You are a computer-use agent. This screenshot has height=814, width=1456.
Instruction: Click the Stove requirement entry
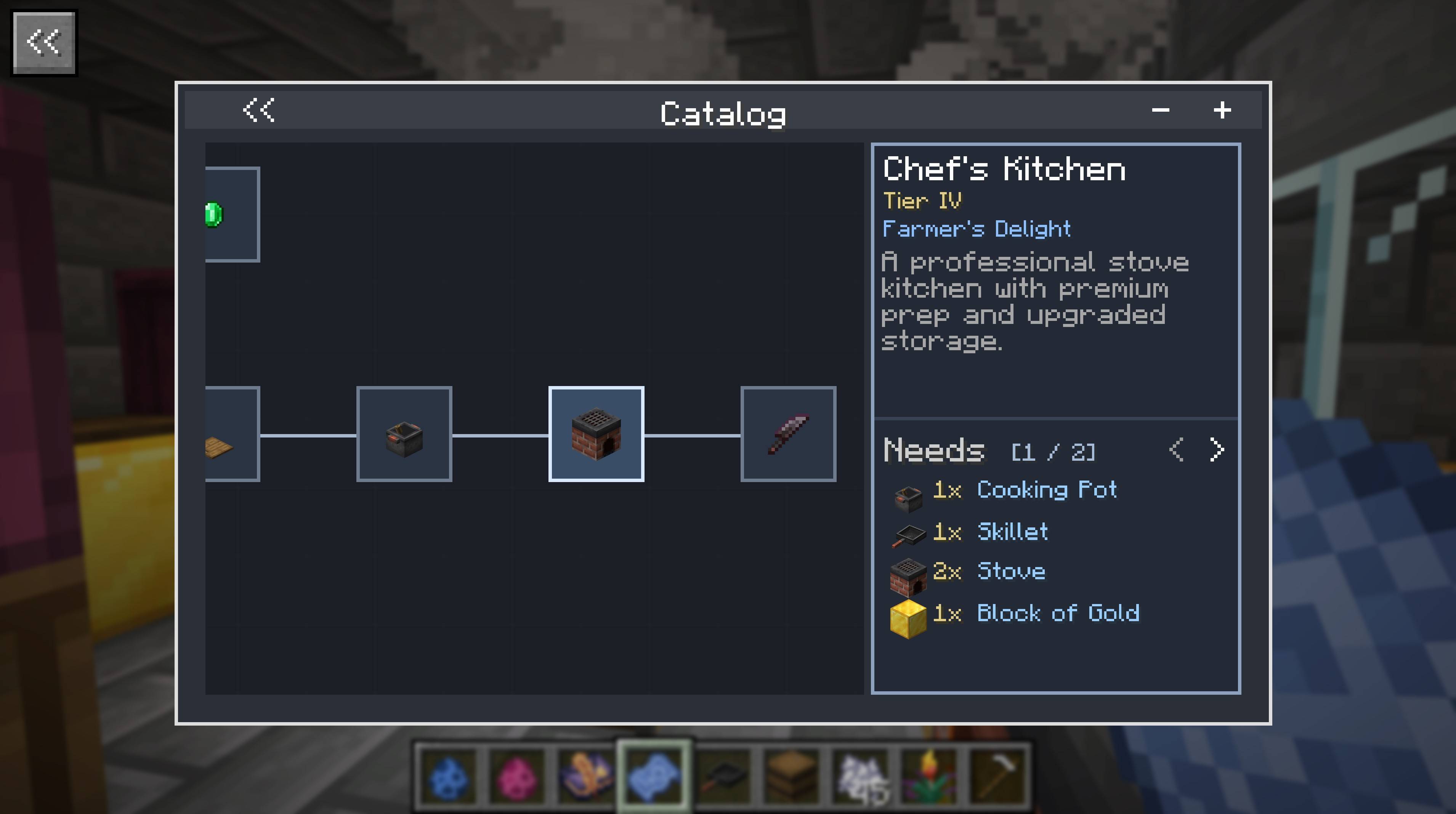[x=1010, y=572]
